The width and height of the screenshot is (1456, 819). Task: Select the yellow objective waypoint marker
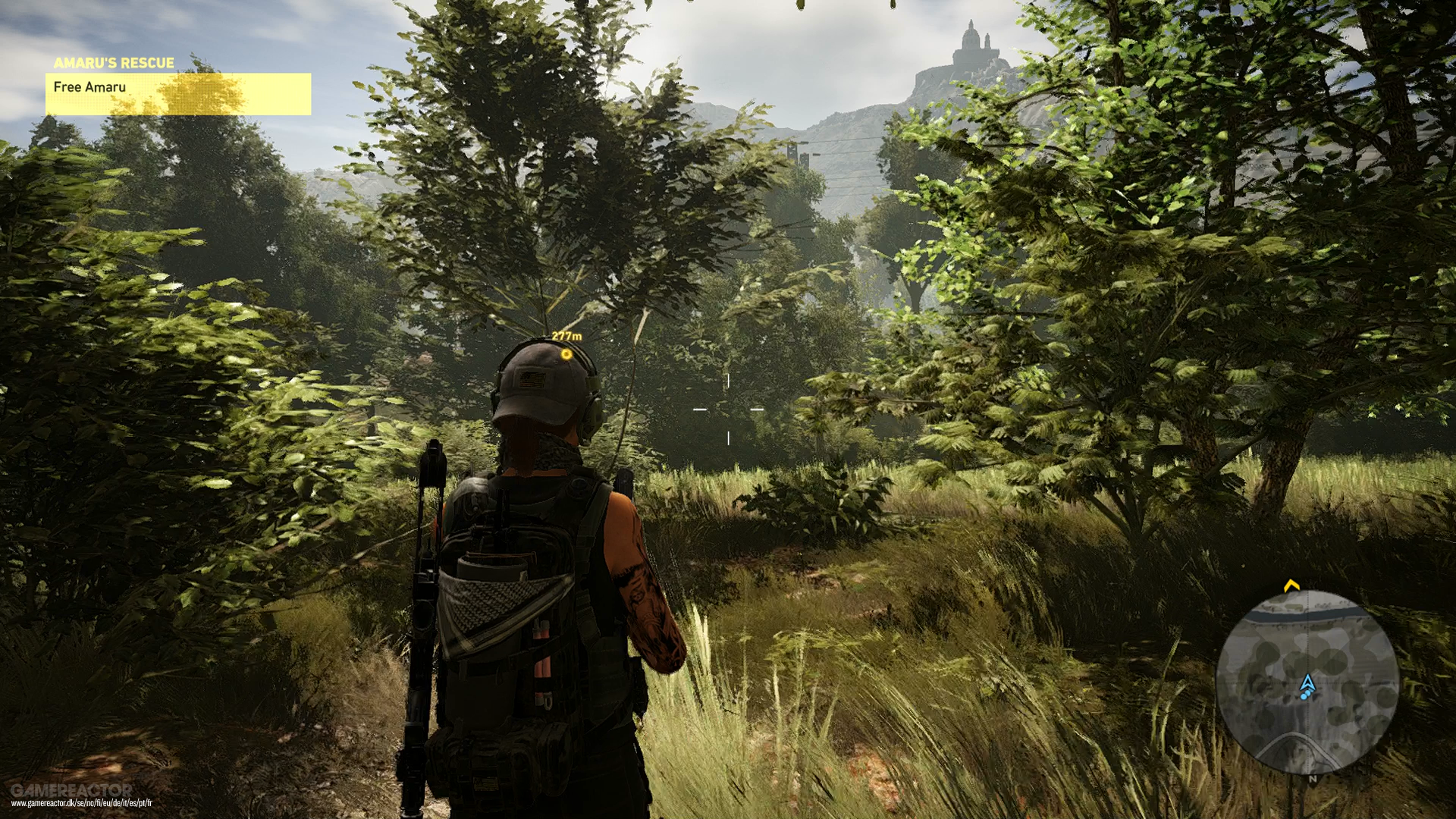click(x=566, y=354)
